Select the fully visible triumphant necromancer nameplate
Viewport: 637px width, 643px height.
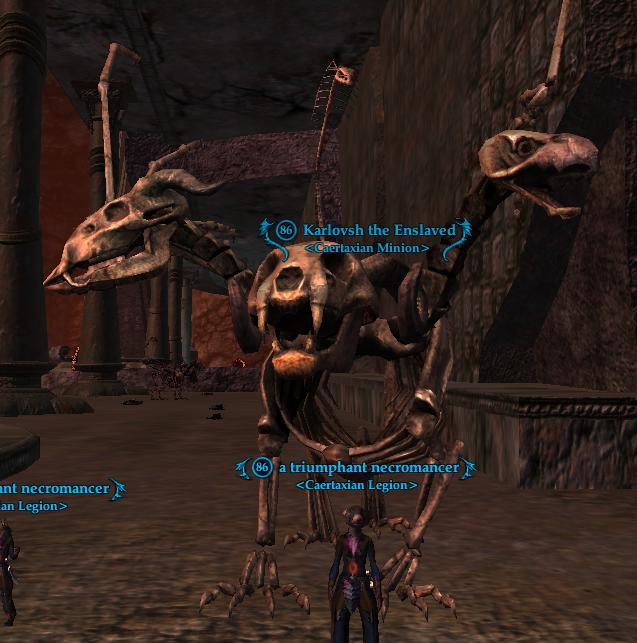tap(368, 467)
